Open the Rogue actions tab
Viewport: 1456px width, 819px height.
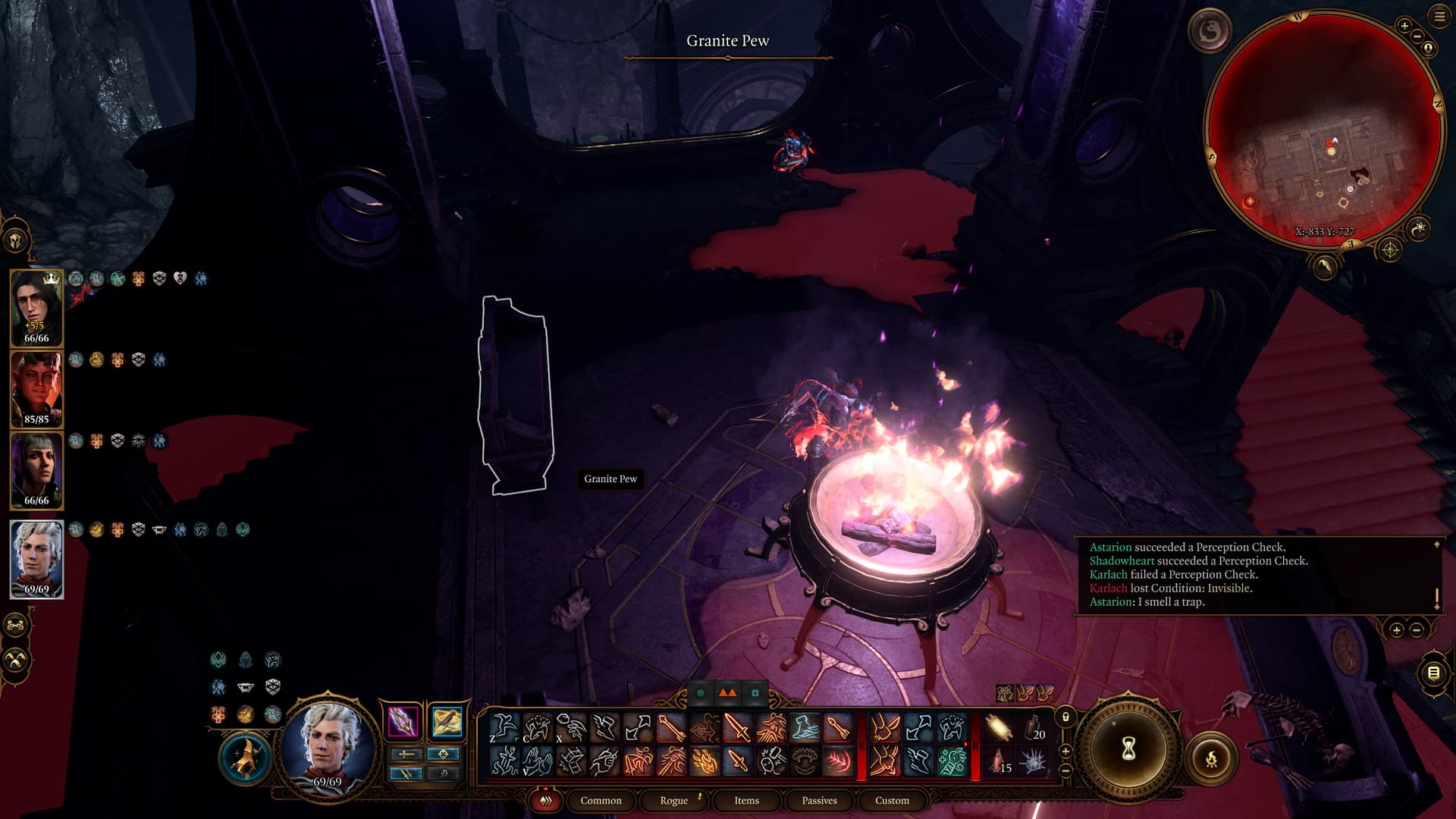coord(673,800)
